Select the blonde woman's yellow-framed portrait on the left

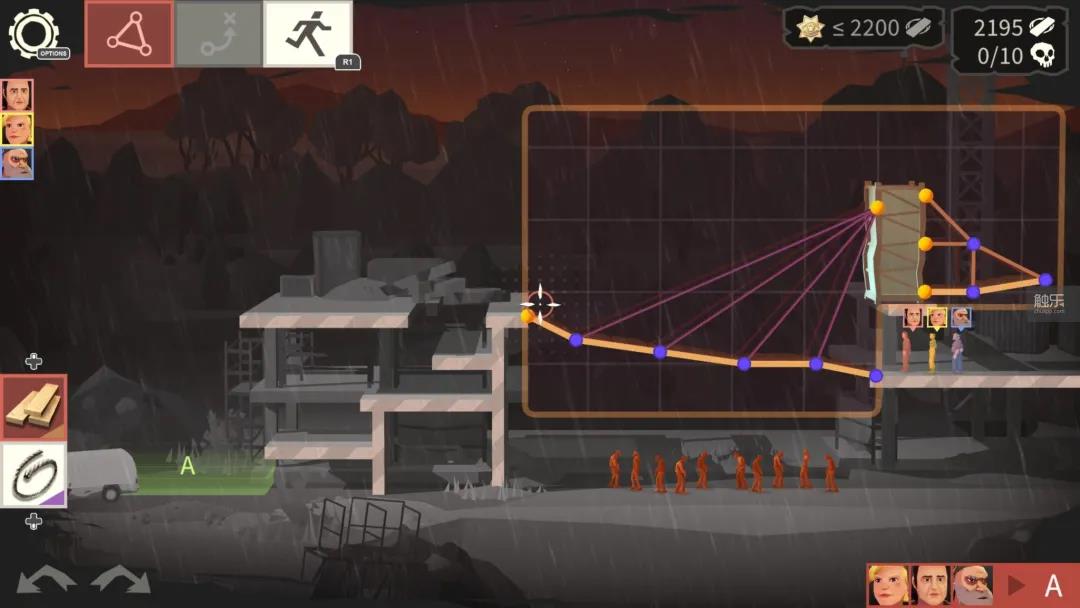coord(16,129)
